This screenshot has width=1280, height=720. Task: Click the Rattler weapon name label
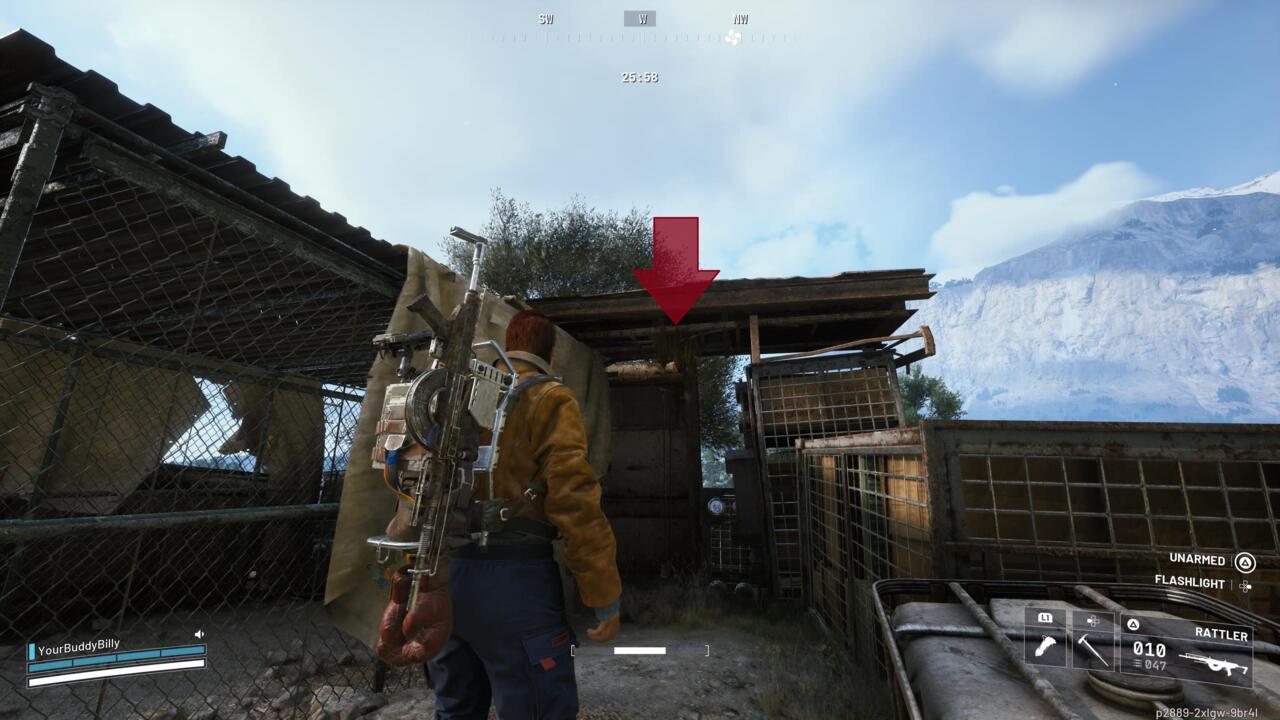point(1220,633)
